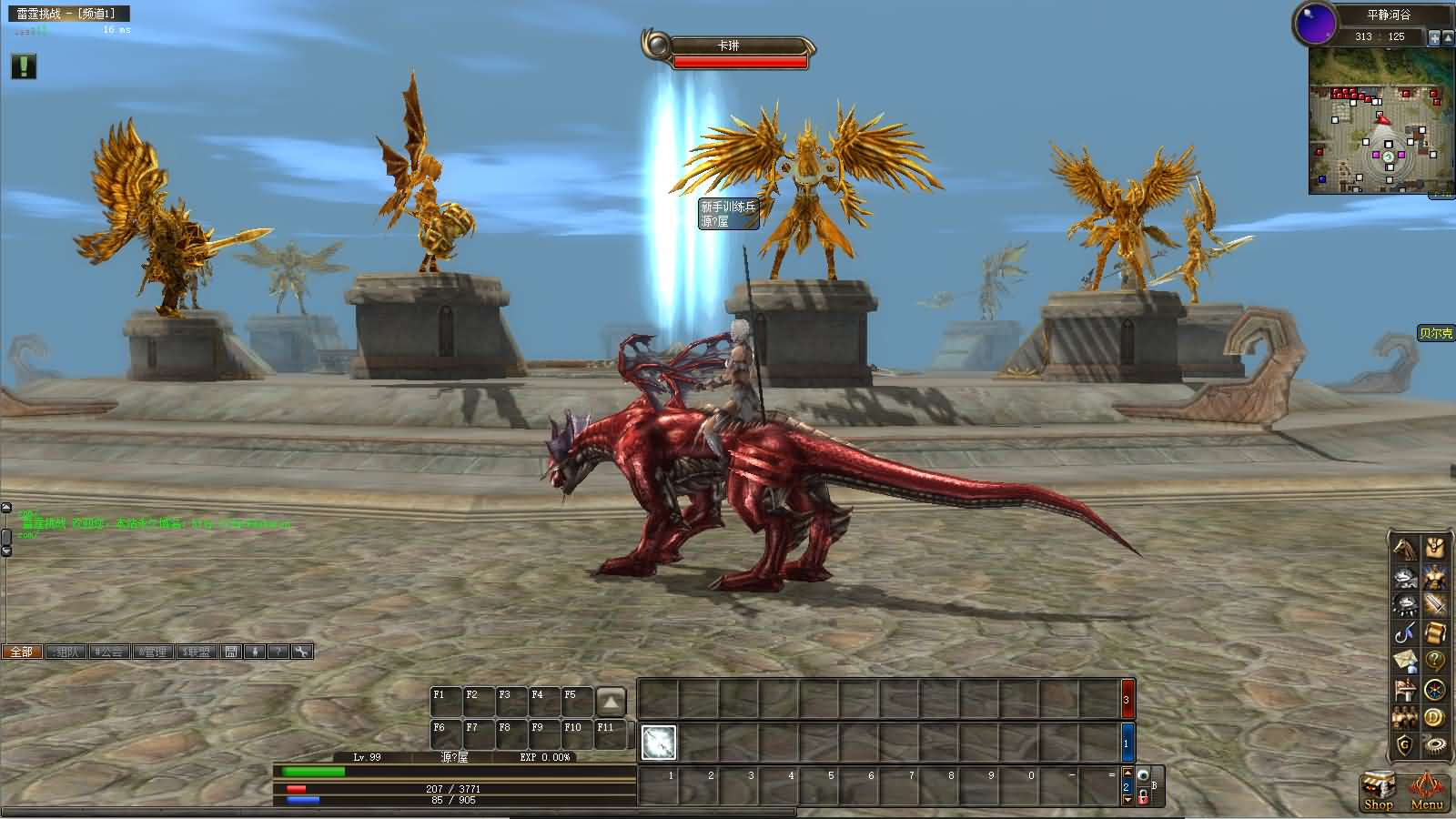Switch to the 联盟 chat tab
Image resolution: width=1456 pixels, height=819 pixels.
click(197, 652)
